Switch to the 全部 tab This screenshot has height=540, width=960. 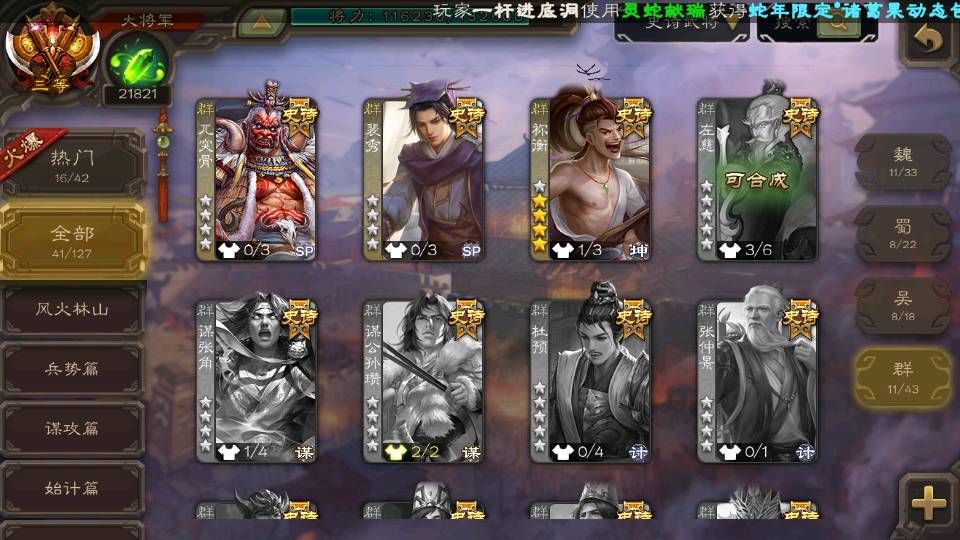click(72, 240)
